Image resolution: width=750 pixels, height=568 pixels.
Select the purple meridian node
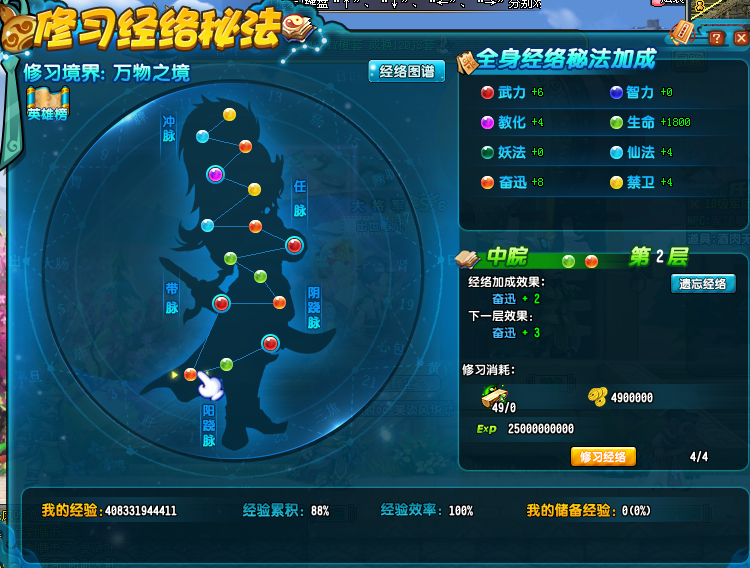[214, 175]
